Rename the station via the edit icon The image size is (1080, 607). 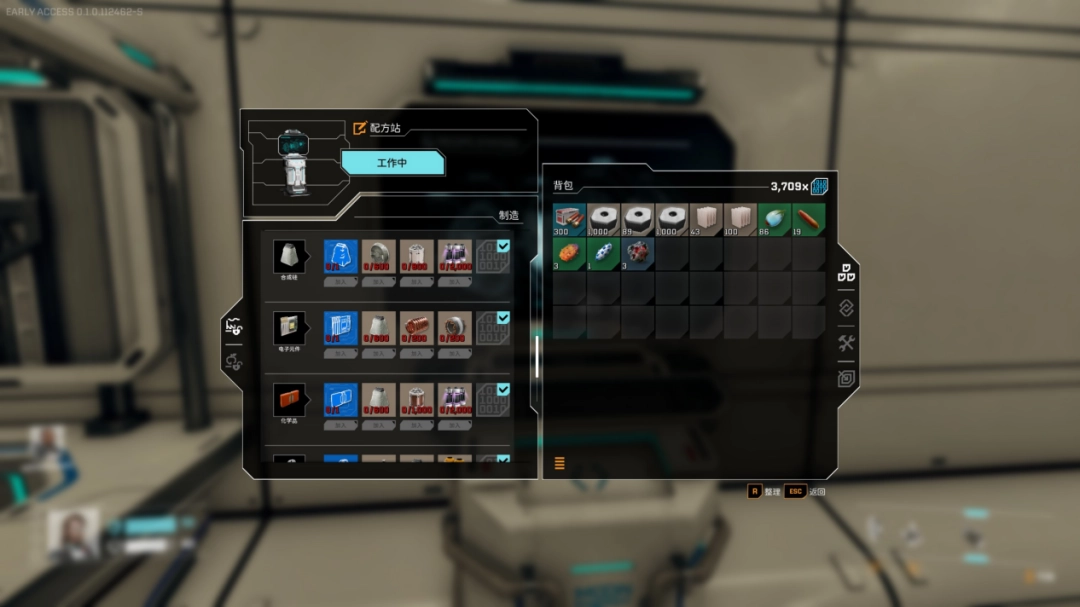click(360, 128)
